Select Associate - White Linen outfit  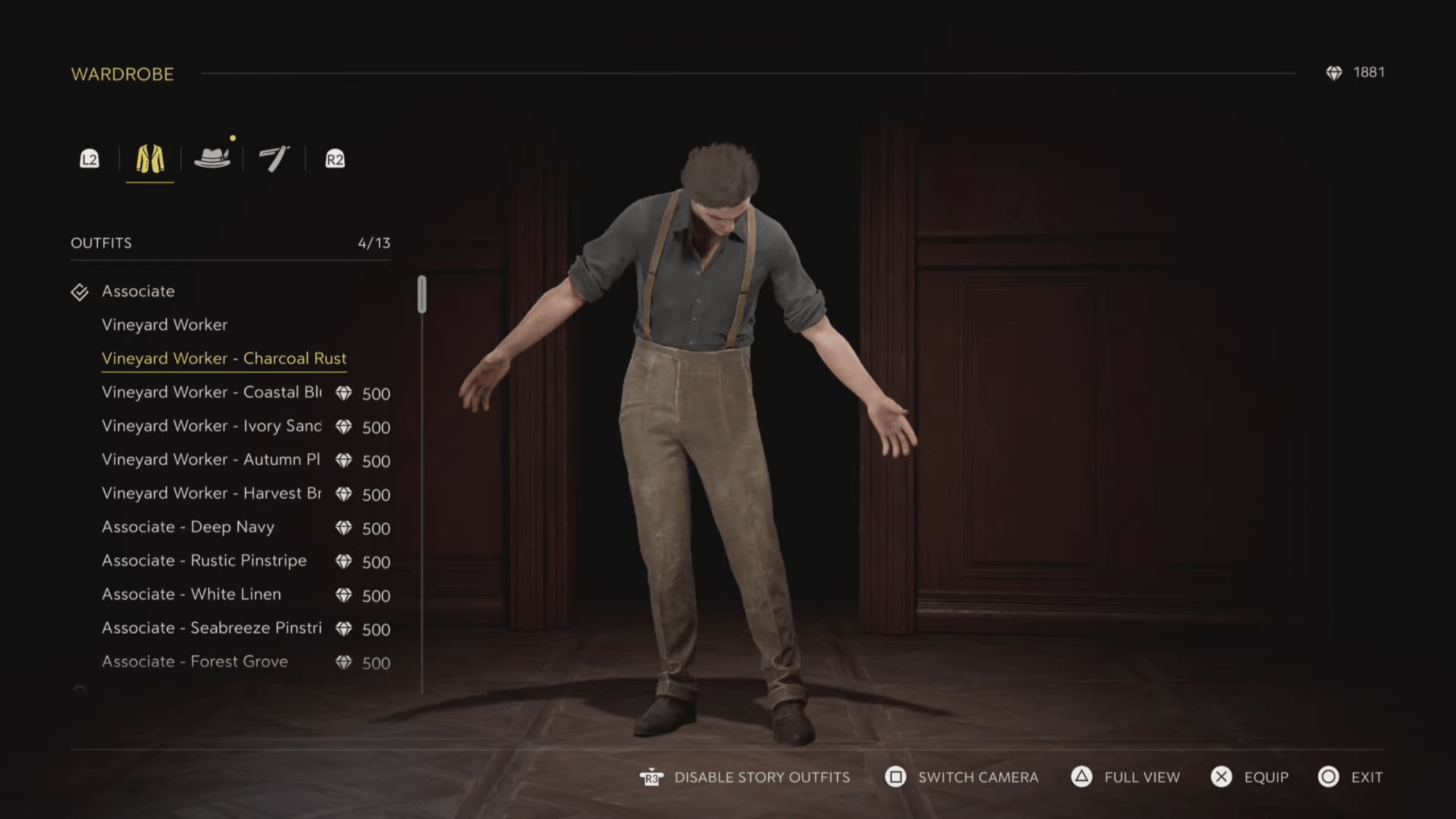click(191, 594)
